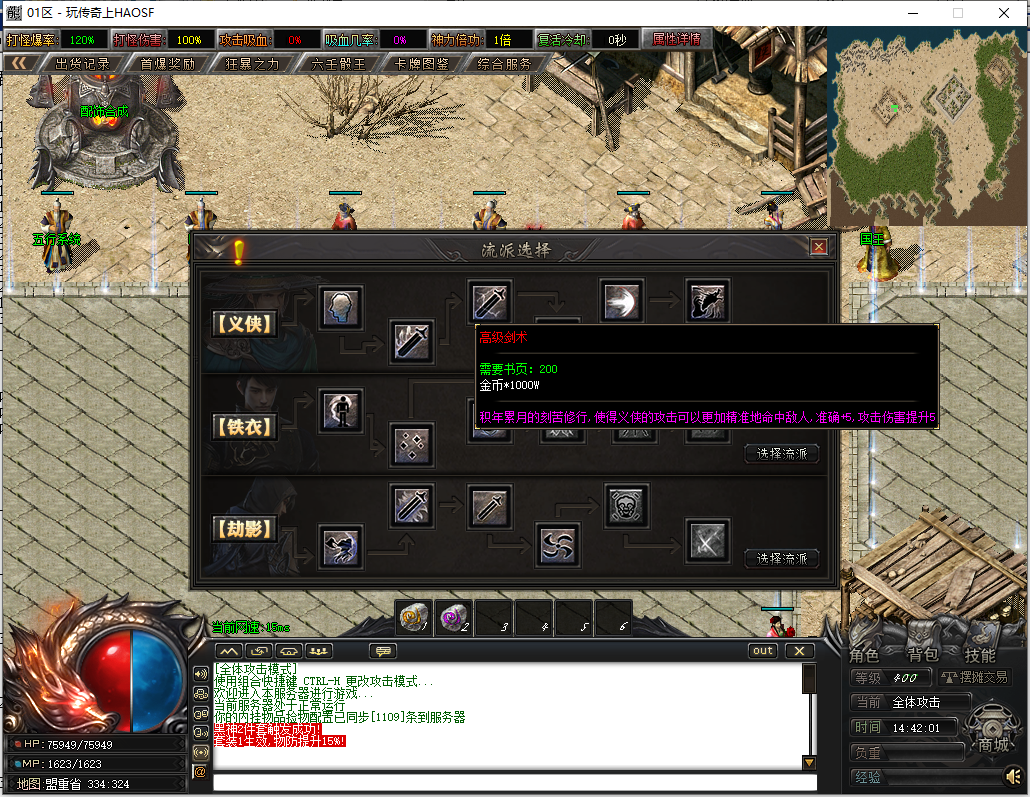Switch to the 狂暴之力 tab
1030x797 pixels.
click(252, 64)
